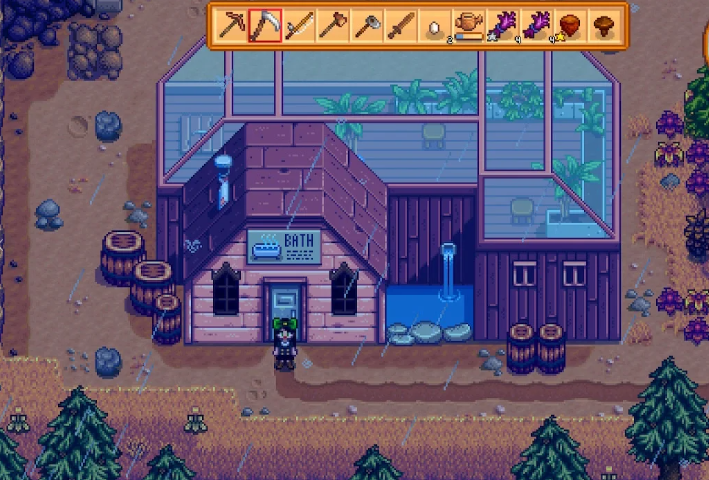The height and width of the screenshot is (480, 709).
Task: Pick the gray-headed axe tool slot
Action: (367, 25)
